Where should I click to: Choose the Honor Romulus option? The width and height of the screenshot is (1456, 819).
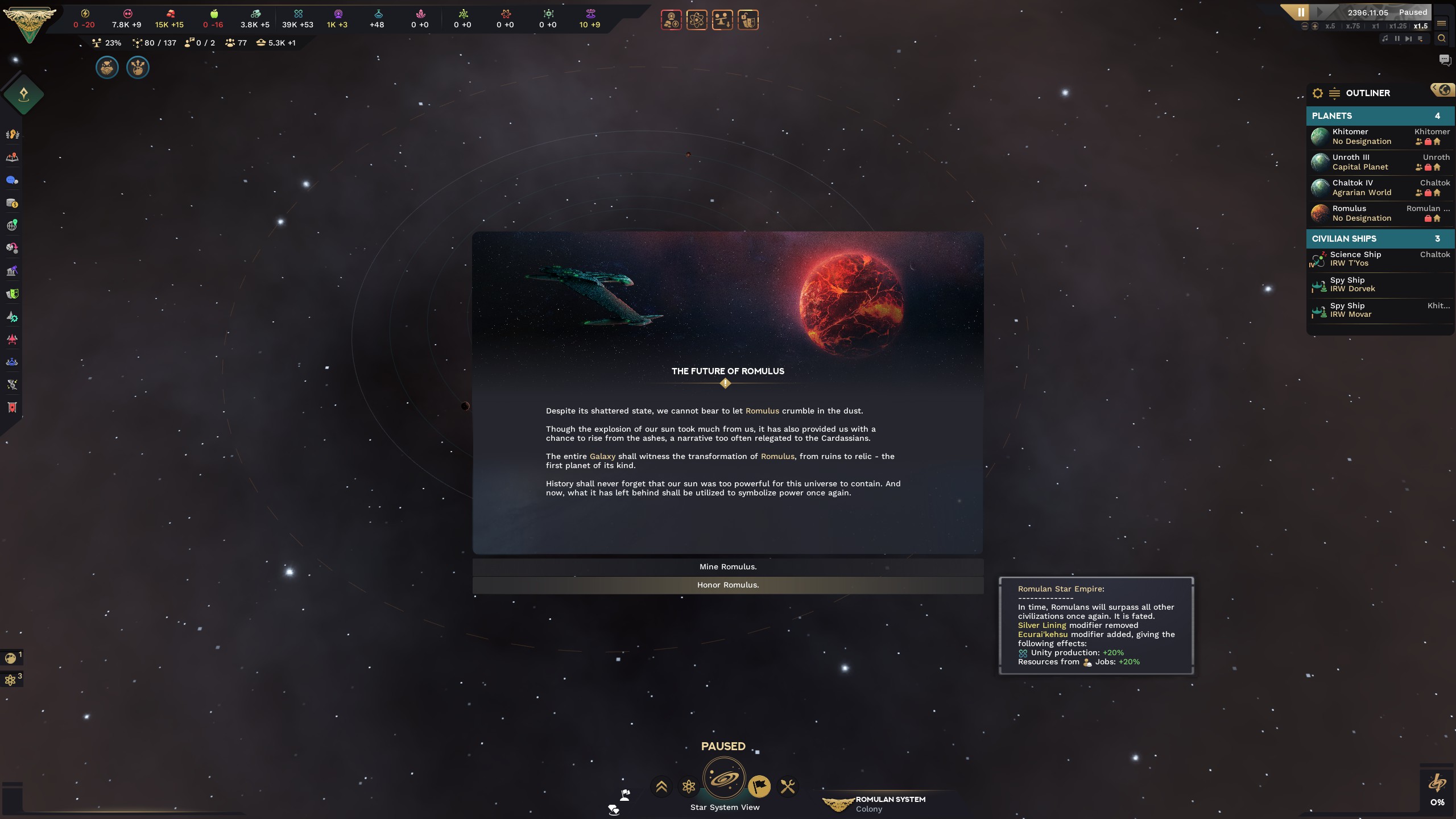click(x=729, y=584)
